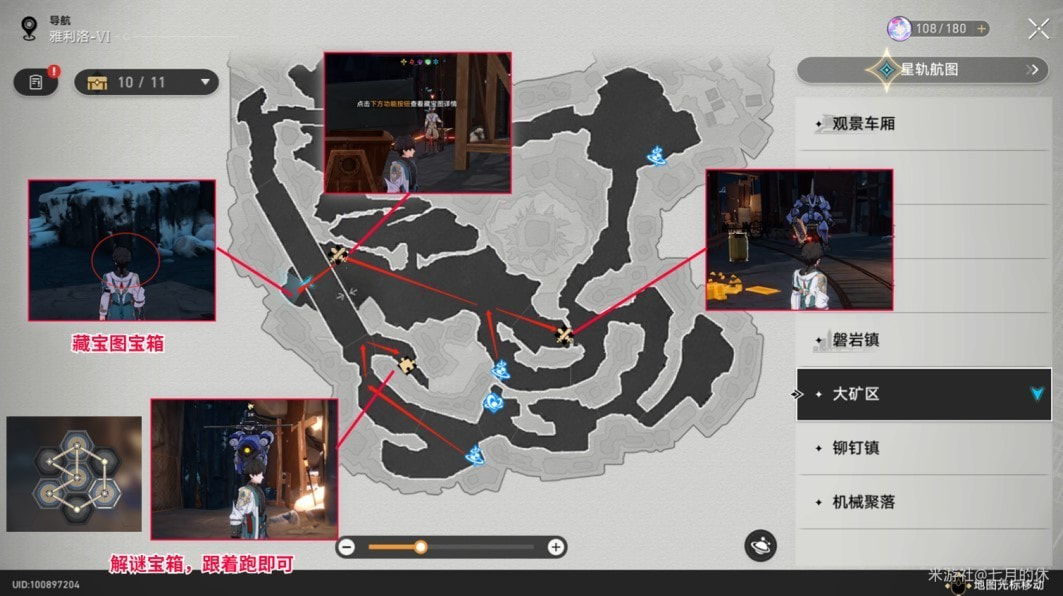Click the planet icon button below the map
Image resolution: width=1063 pixels, height=596 pixels.
(760, 546)
